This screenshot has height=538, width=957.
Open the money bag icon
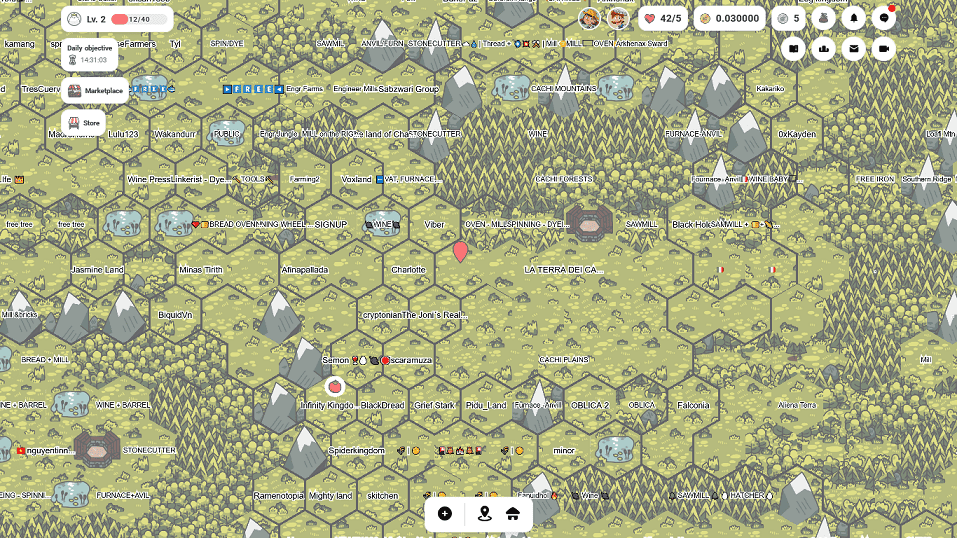click(824, 18)
